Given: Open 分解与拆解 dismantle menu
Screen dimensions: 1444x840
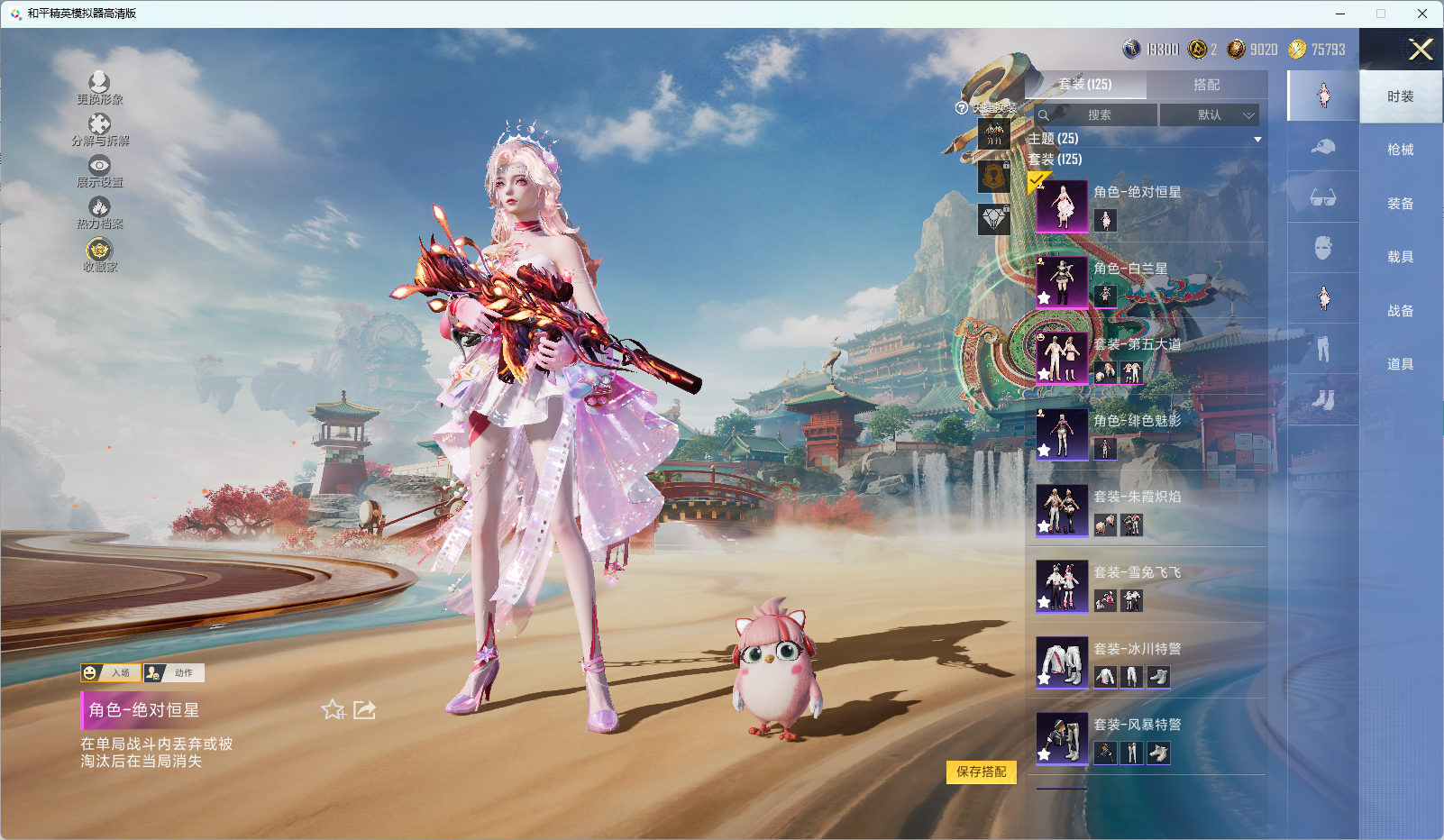Looking at the screenshot, I should [x=99, y=129].
